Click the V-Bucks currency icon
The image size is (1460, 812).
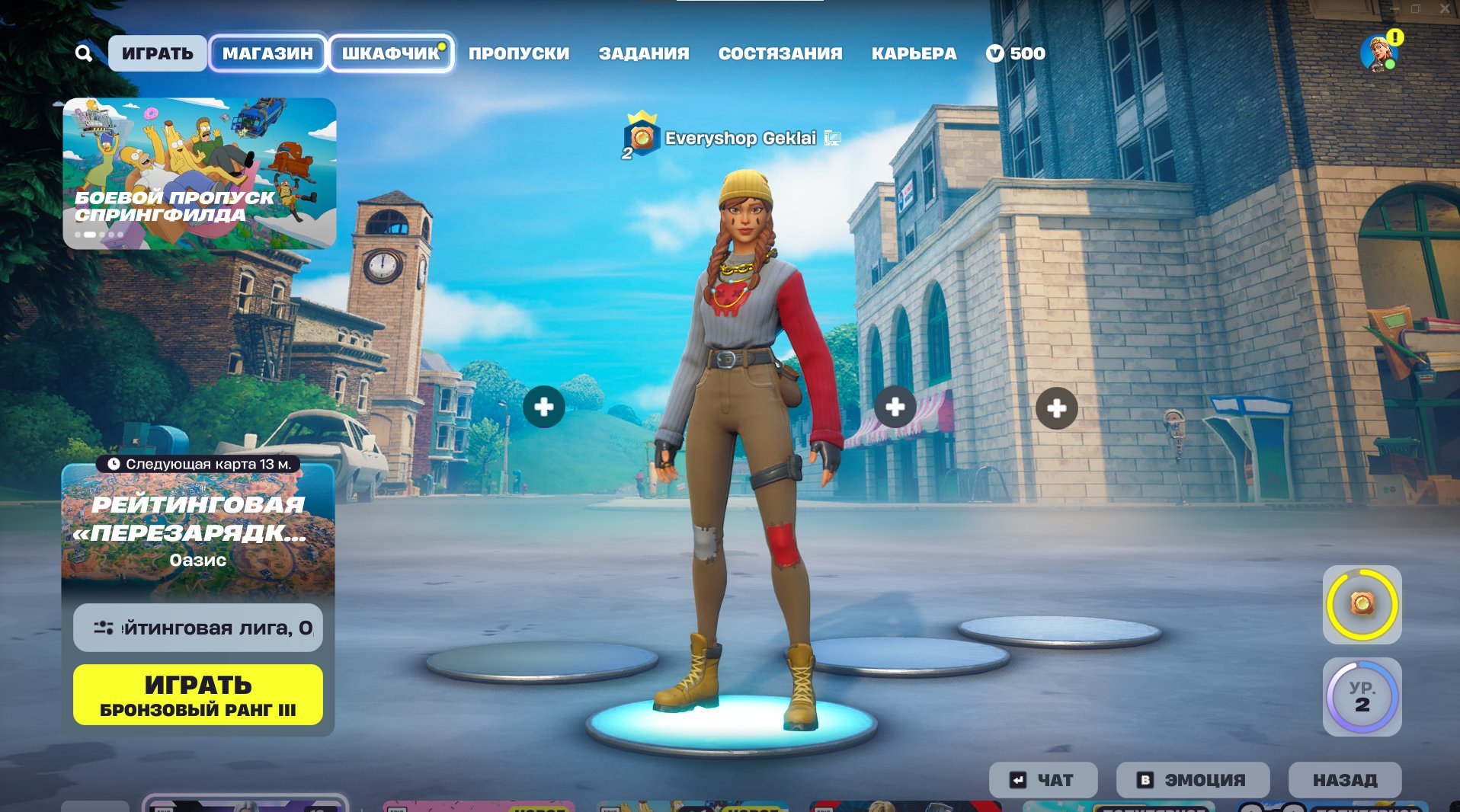click(x=994, y=53)
